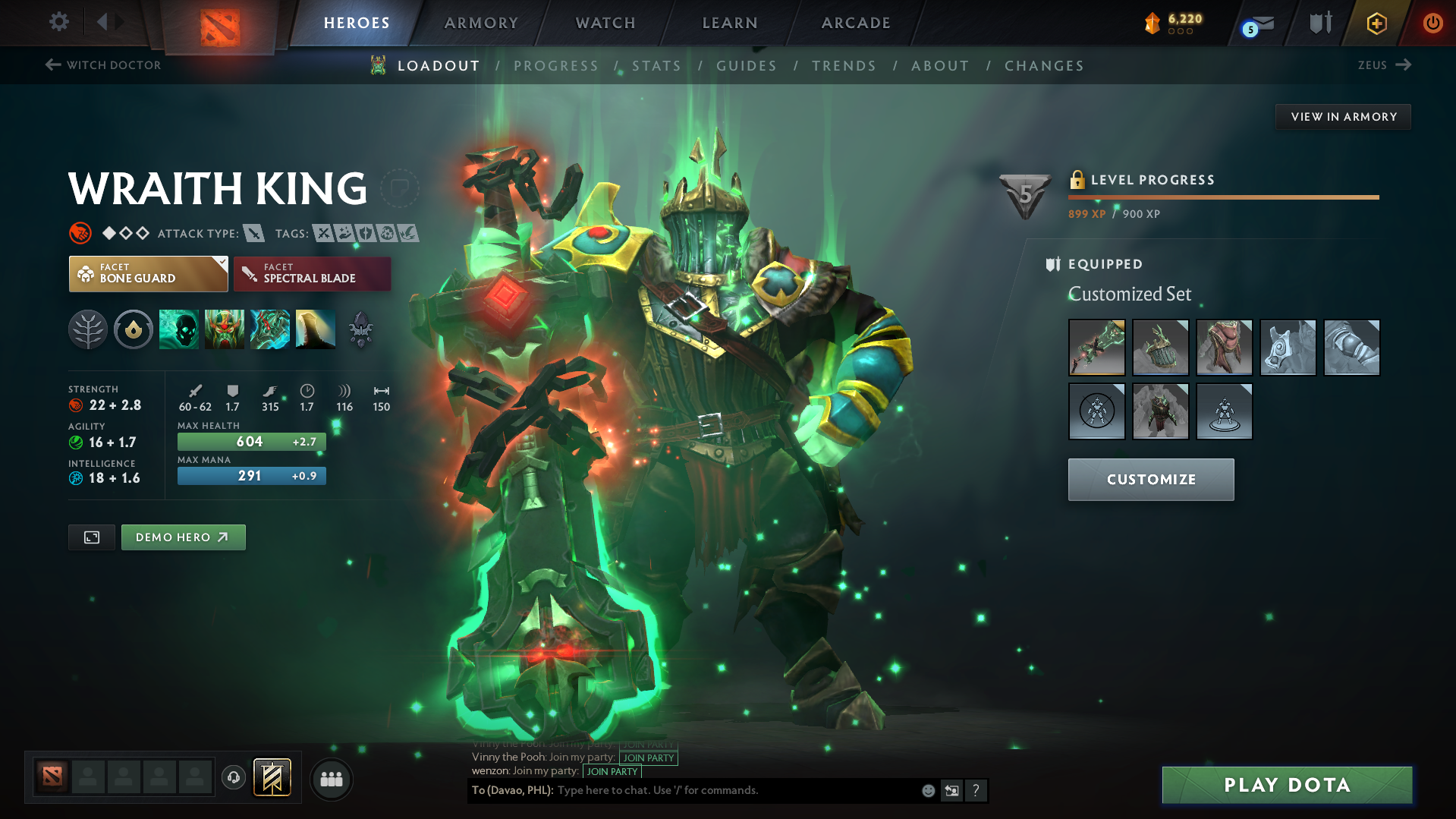This screenshot has height=819, width=1456.
Task: Open the Vampiric Spirit ability icon
Action: pos(225,329)
